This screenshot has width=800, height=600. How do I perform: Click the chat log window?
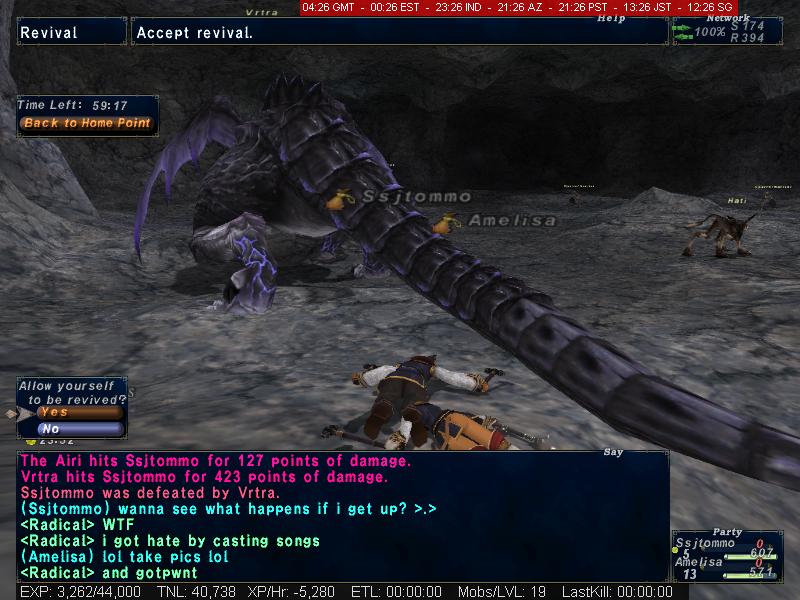(x=342, y=515)
